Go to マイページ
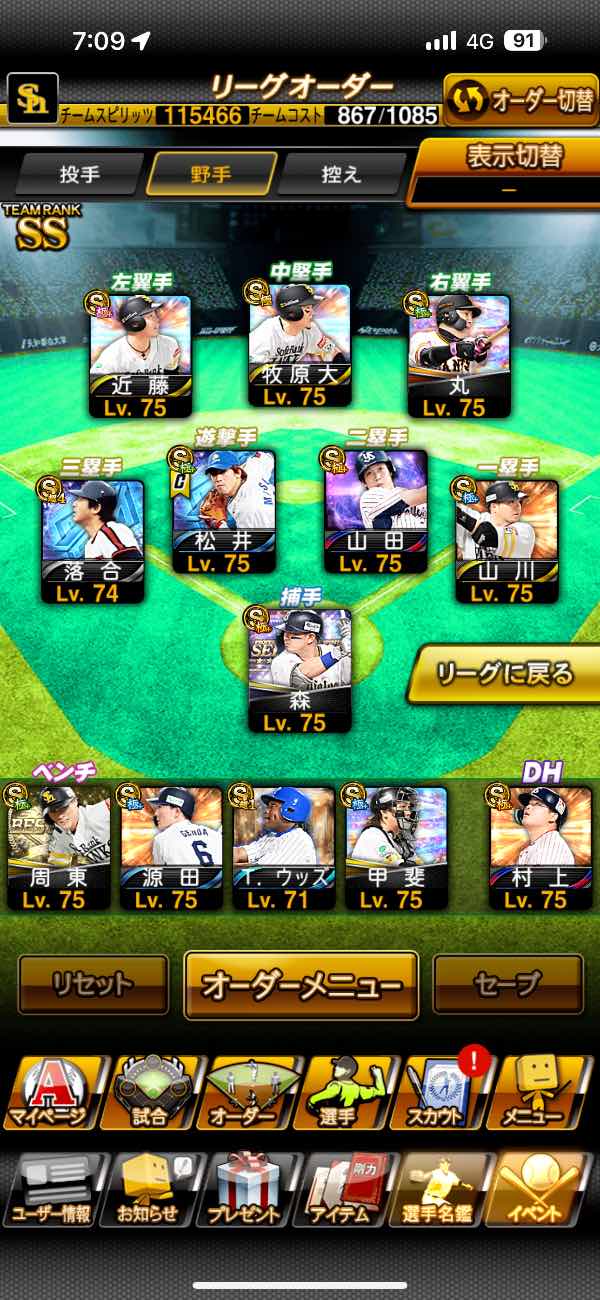Screen dimensions: 600x1300 tap(55, 1094)
